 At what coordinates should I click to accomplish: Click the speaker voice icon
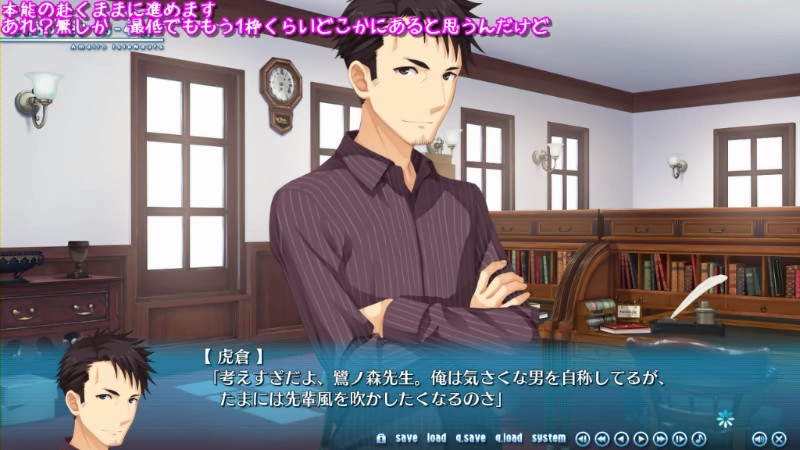759,438
